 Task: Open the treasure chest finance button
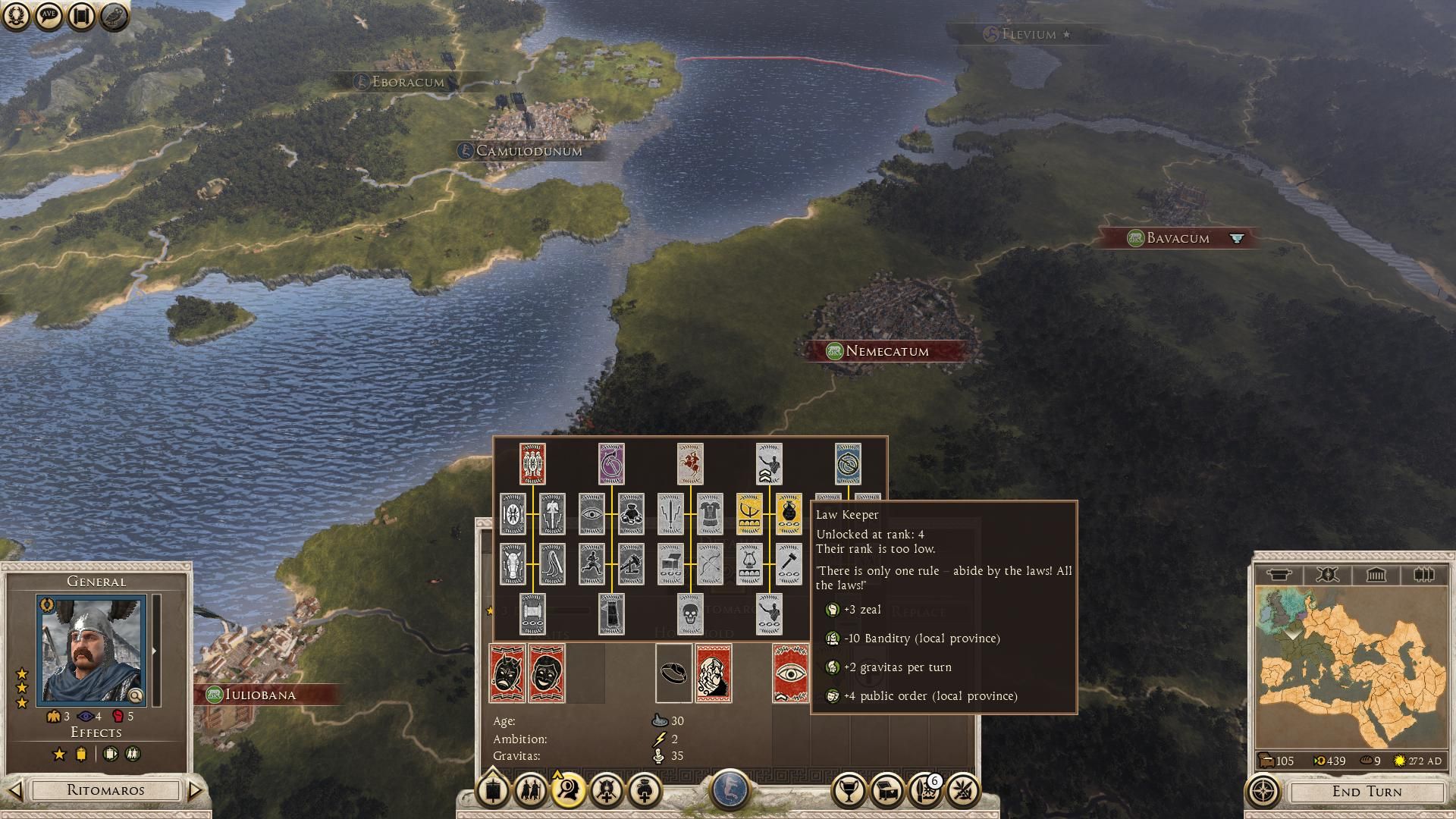pyautogui.click(x=886, y=791)
